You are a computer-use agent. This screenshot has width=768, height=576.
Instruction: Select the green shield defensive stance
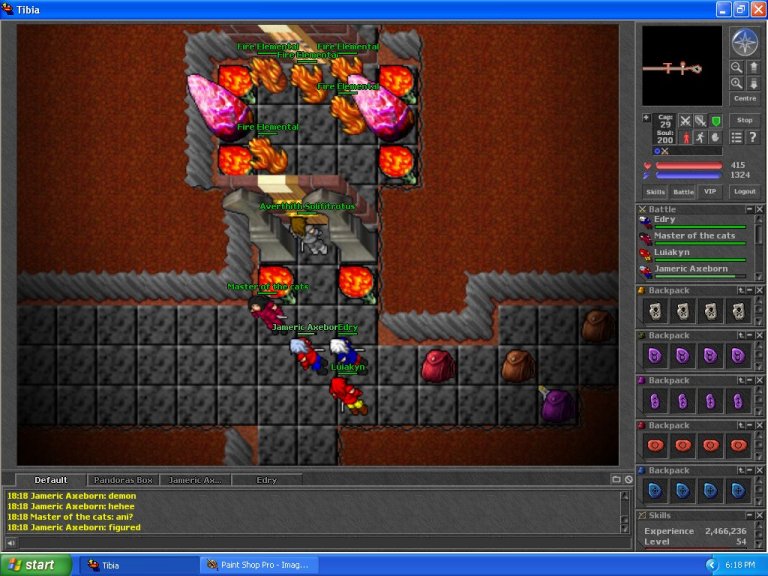click(x=716, y=121)
